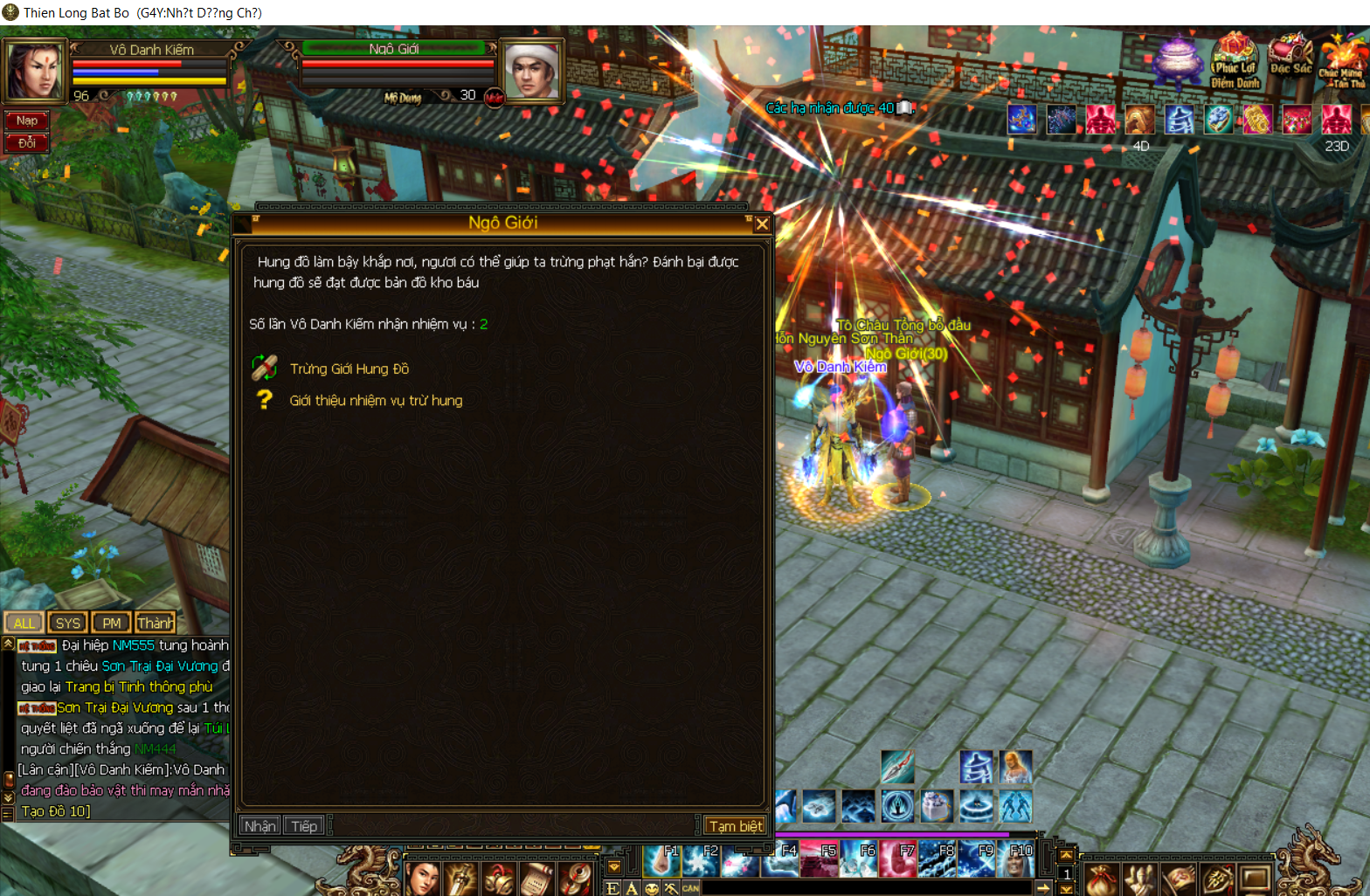Open the PM chat tab
Viewport: 1370px width, 896px height.
click(x=111, y=623)
